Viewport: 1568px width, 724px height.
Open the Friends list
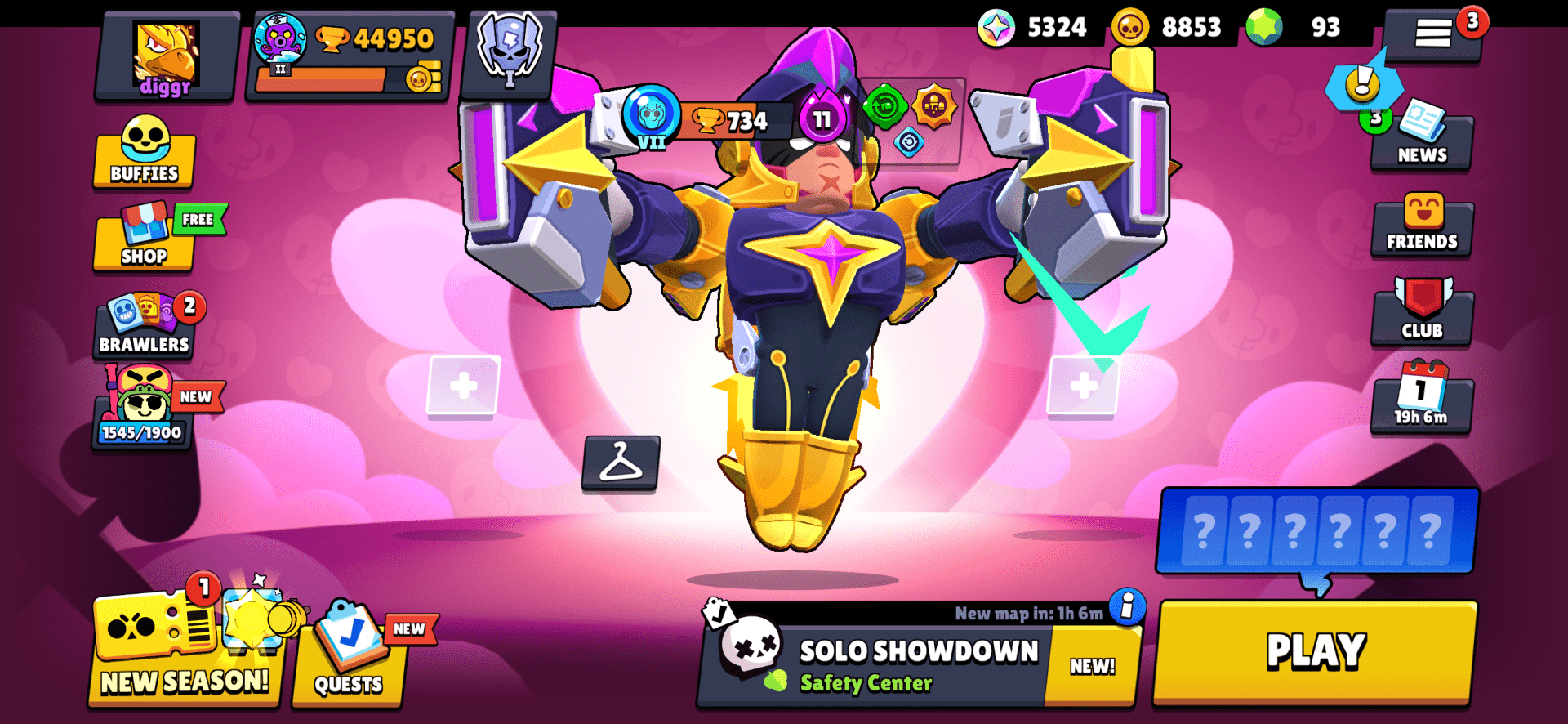[1421, 222]
